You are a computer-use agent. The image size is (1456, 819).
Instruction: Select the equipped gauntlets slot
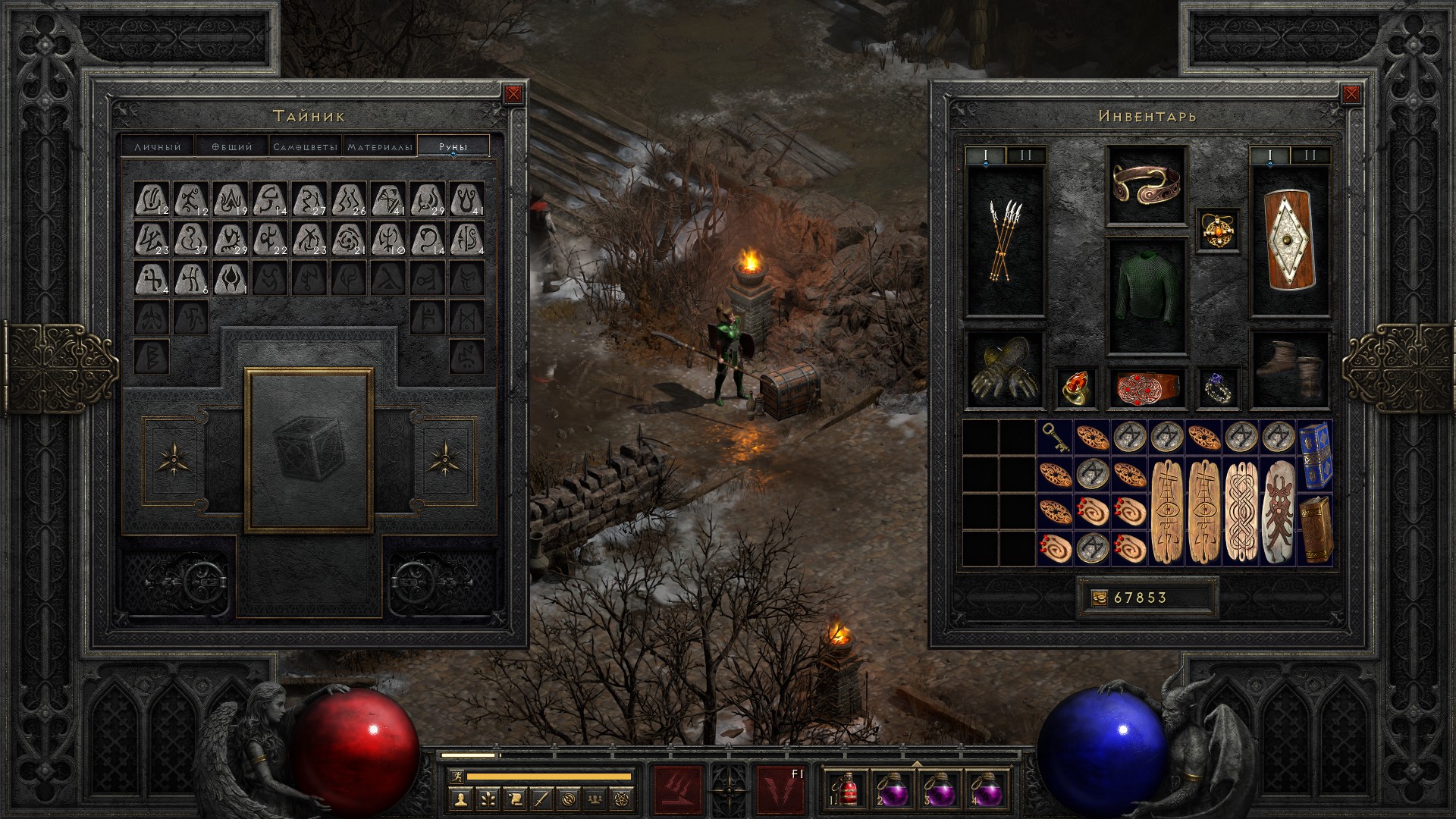[1005, 370]
